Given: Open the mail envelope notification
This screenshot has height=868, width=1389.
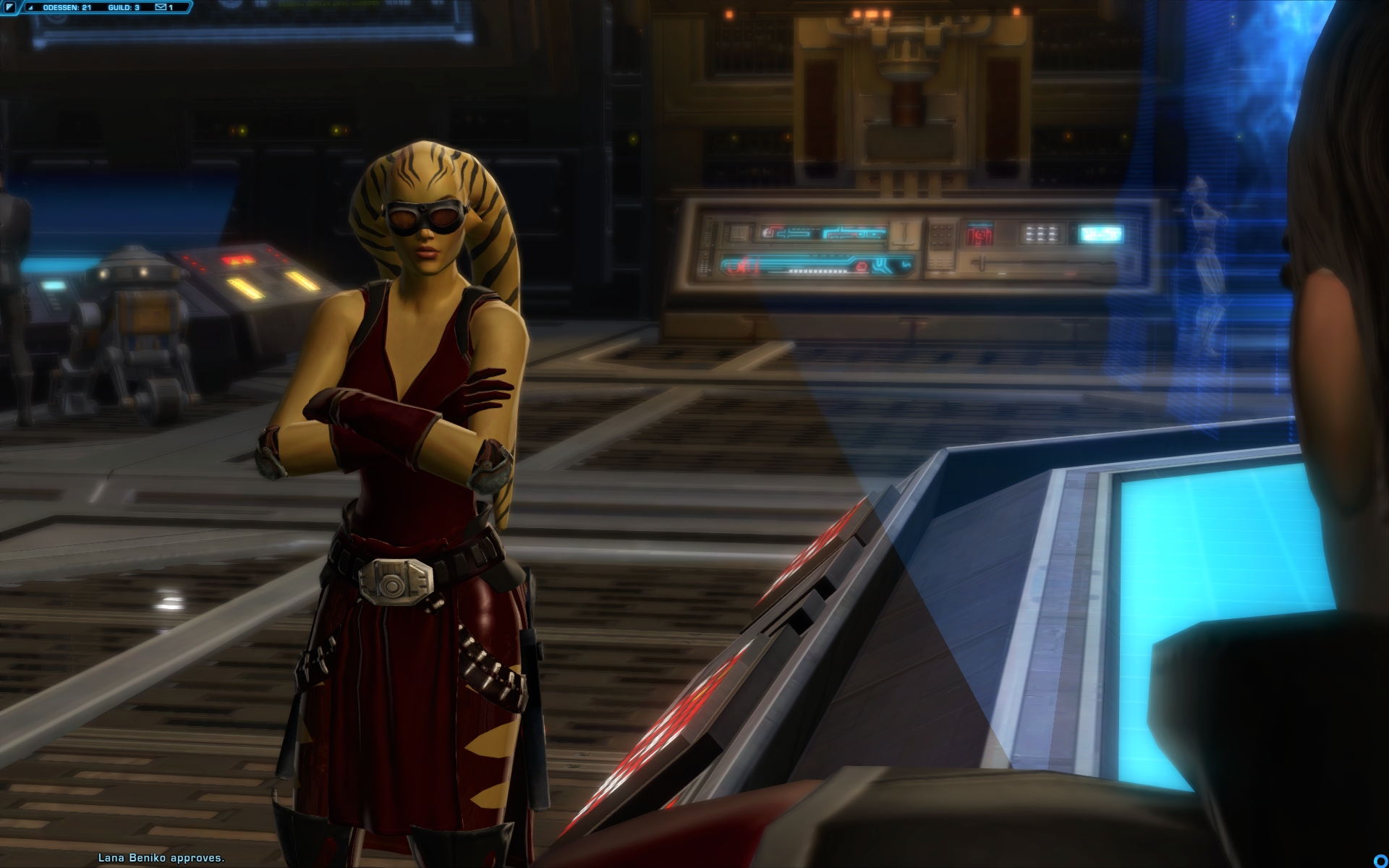Looking at the screenshot, I should click(x=161, y=8).
